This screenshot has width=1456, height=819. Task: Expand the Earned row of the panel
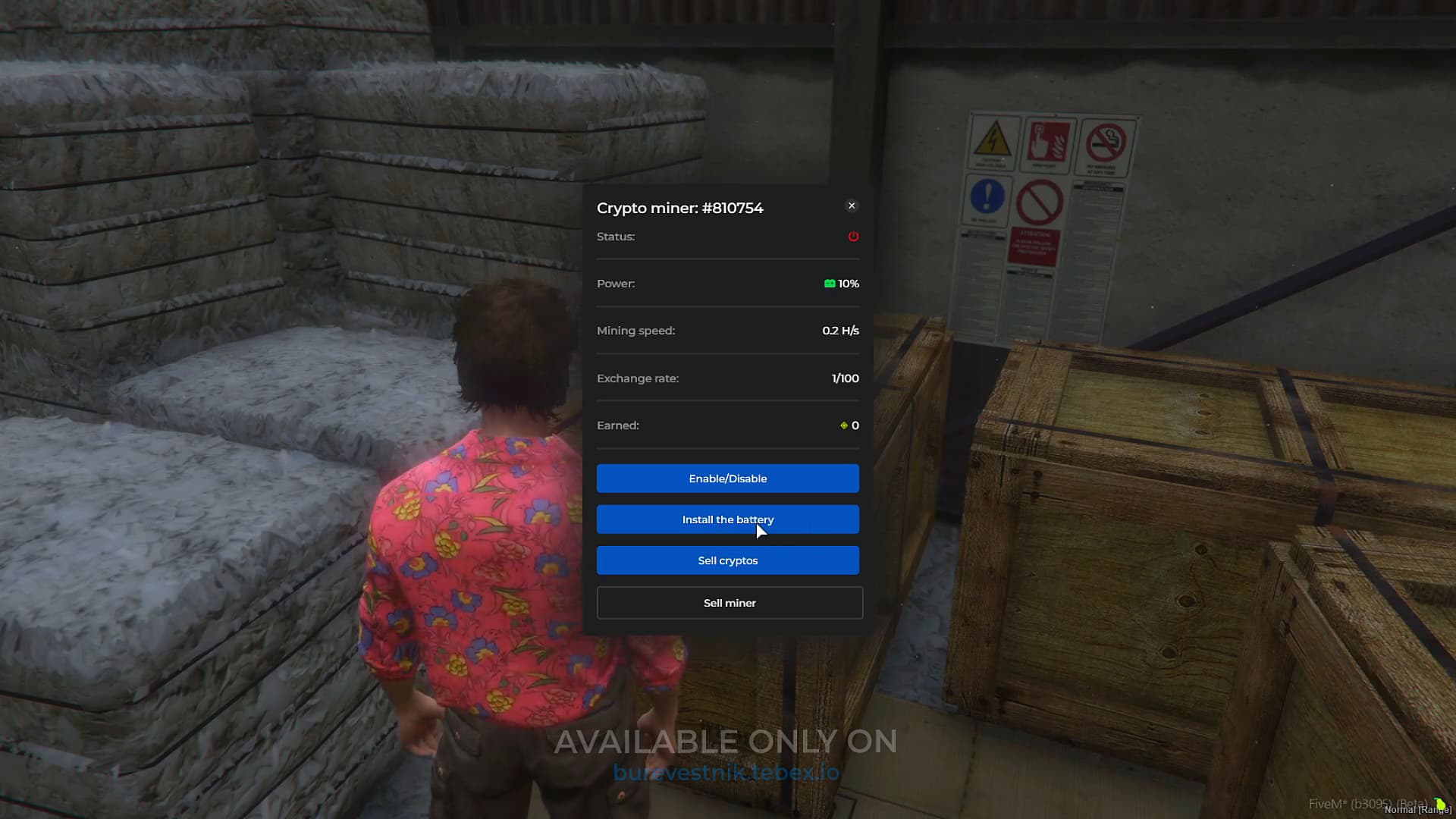727,425
